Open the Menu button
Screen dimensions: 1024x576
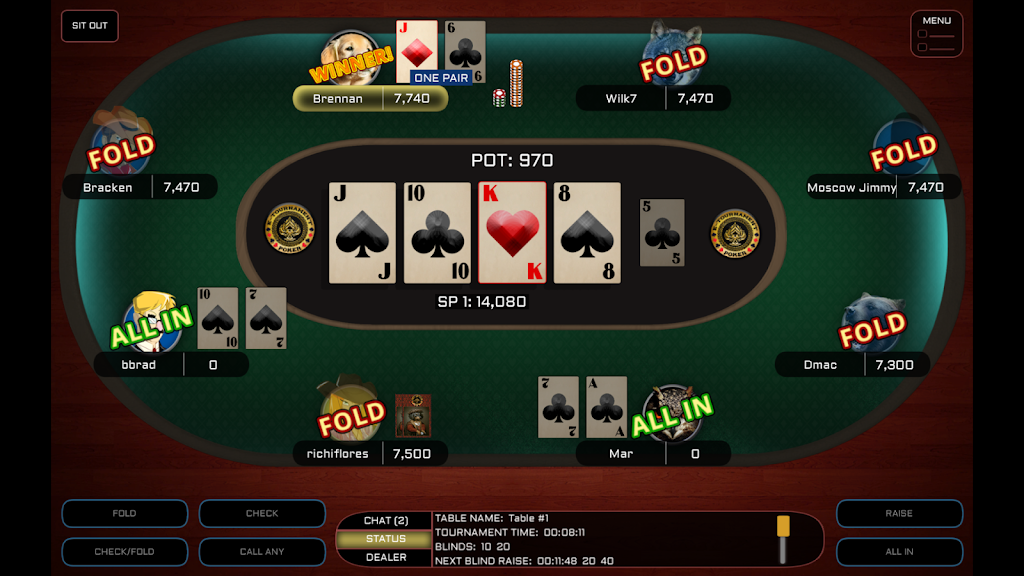[936, 33]
